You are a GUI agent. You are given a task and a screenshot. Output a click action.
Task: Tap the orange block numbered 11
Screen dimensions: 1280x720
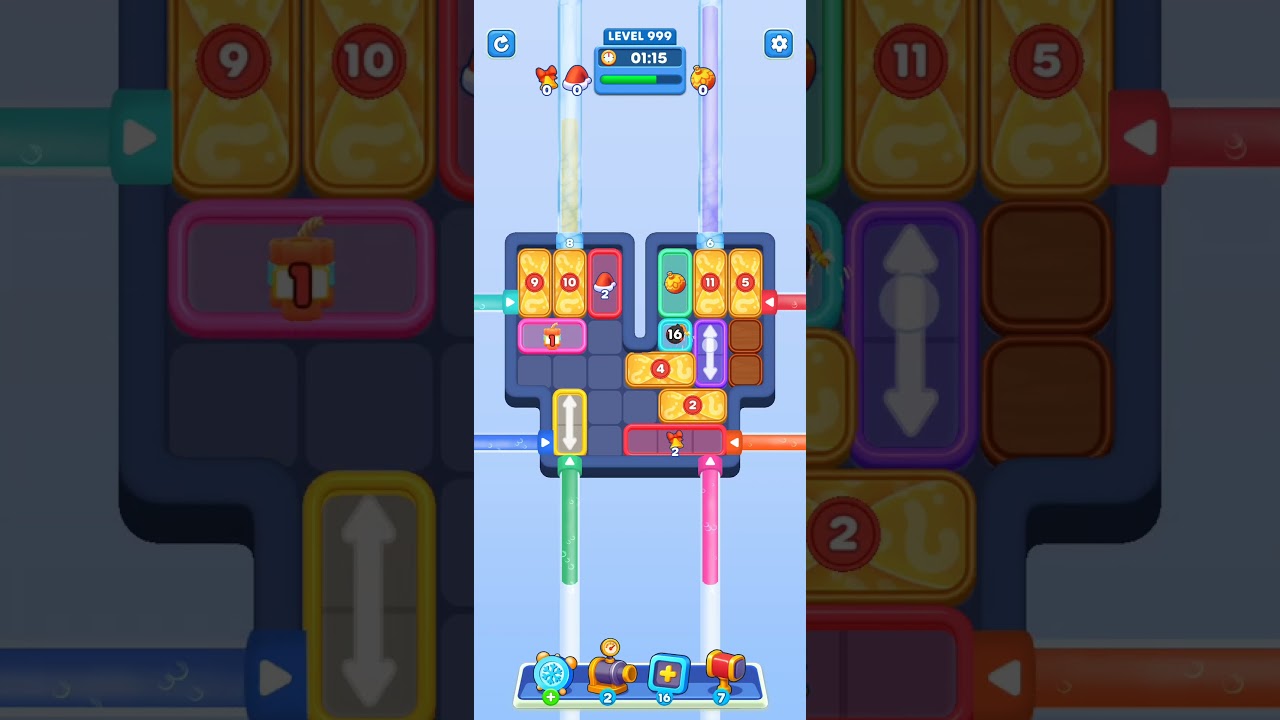(710, 283)
